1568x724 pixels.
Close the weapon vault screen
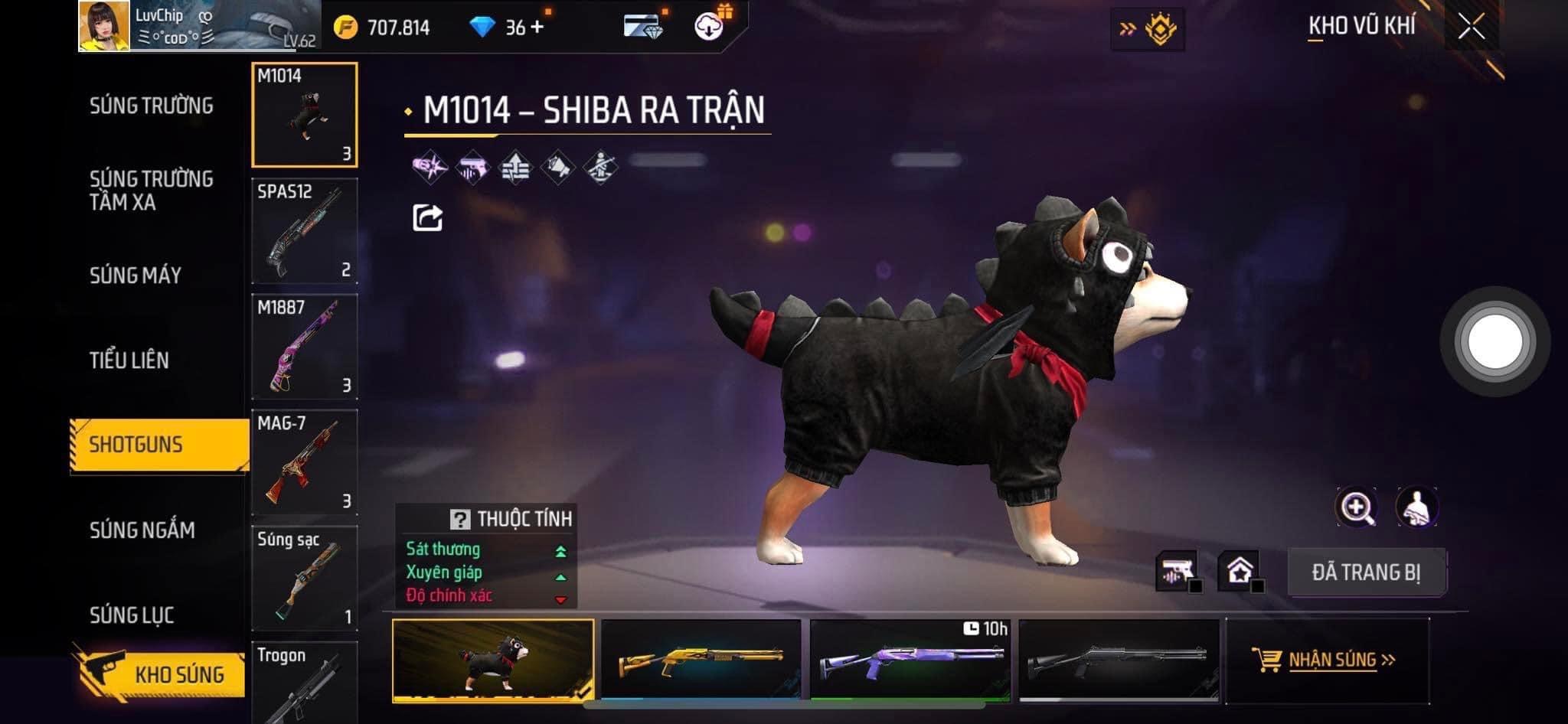click(x=1471, y=28)
